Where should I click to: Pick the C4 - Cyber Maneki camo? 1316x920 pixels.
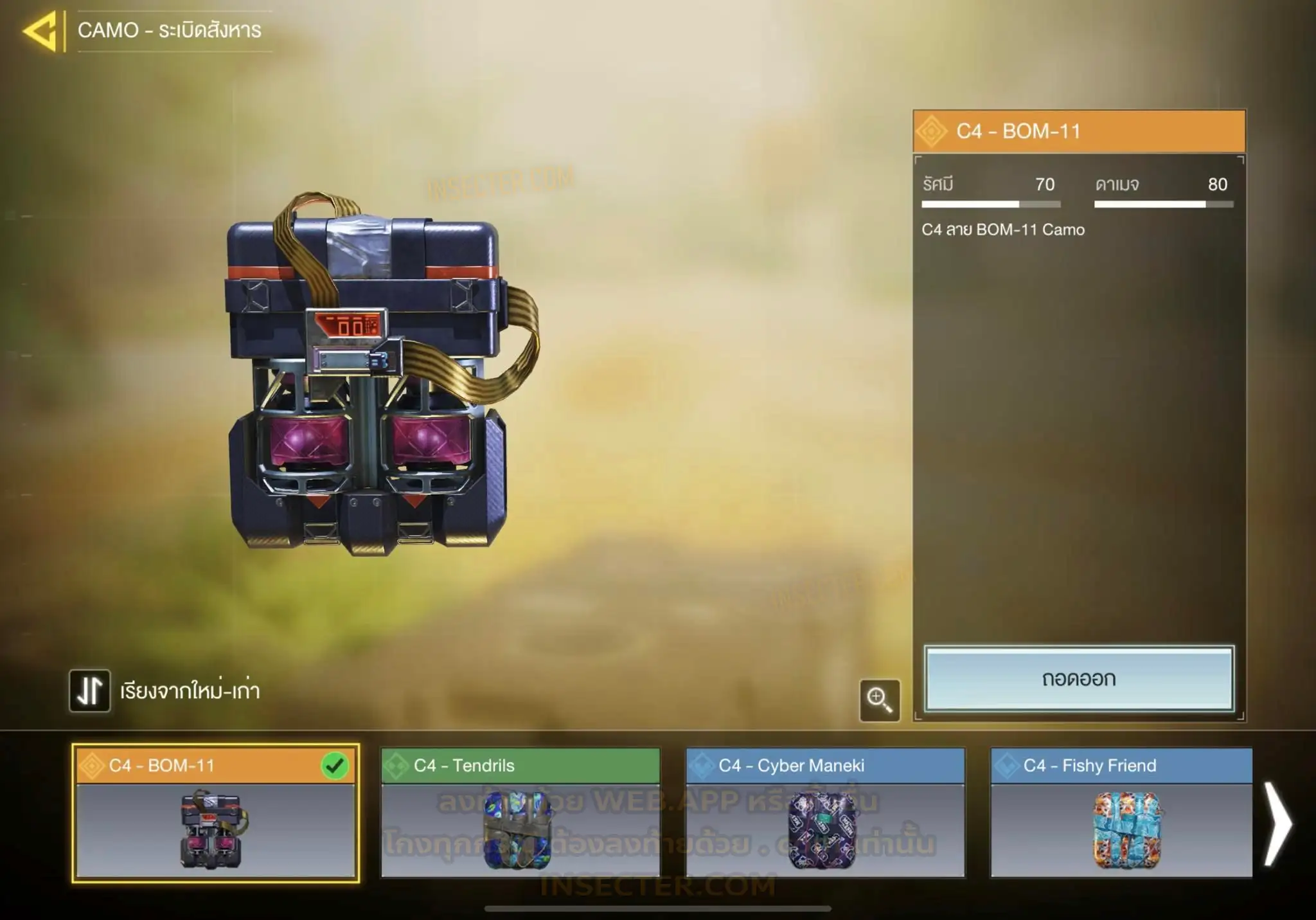tap(825, 813)
